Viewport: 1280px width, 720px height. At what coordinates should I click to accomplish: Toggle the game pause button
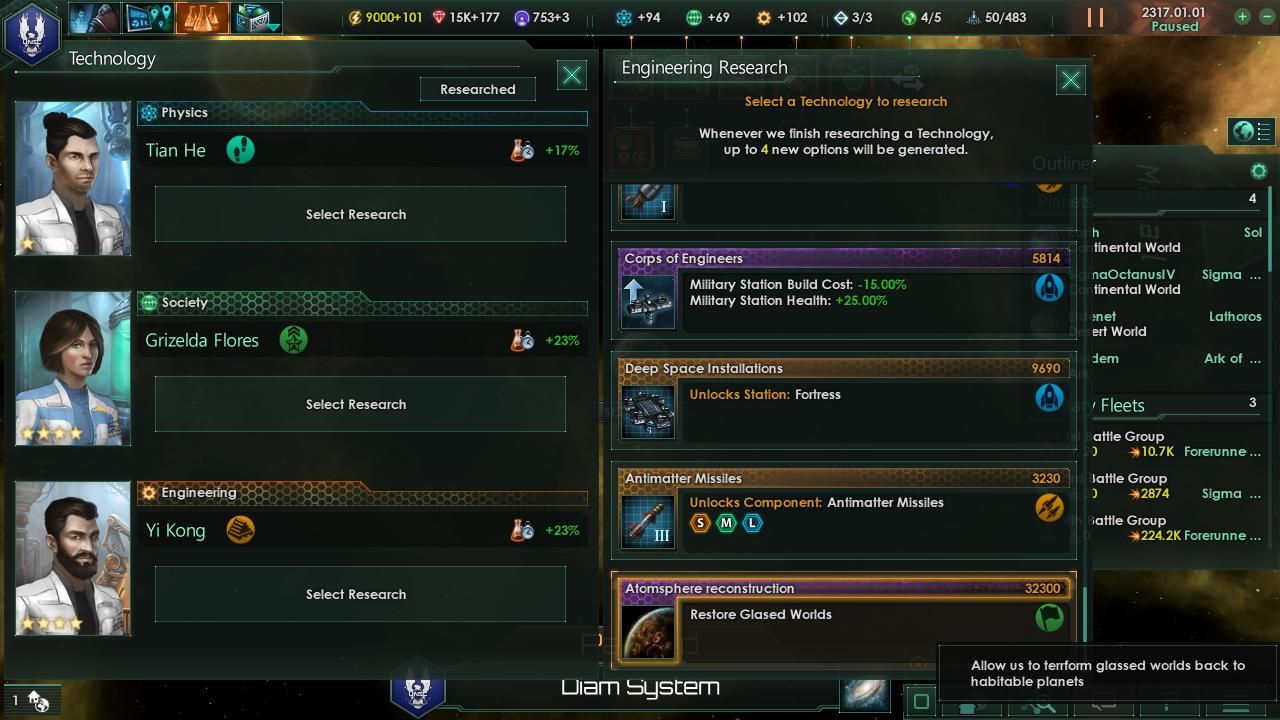[x=1095, y=18]
